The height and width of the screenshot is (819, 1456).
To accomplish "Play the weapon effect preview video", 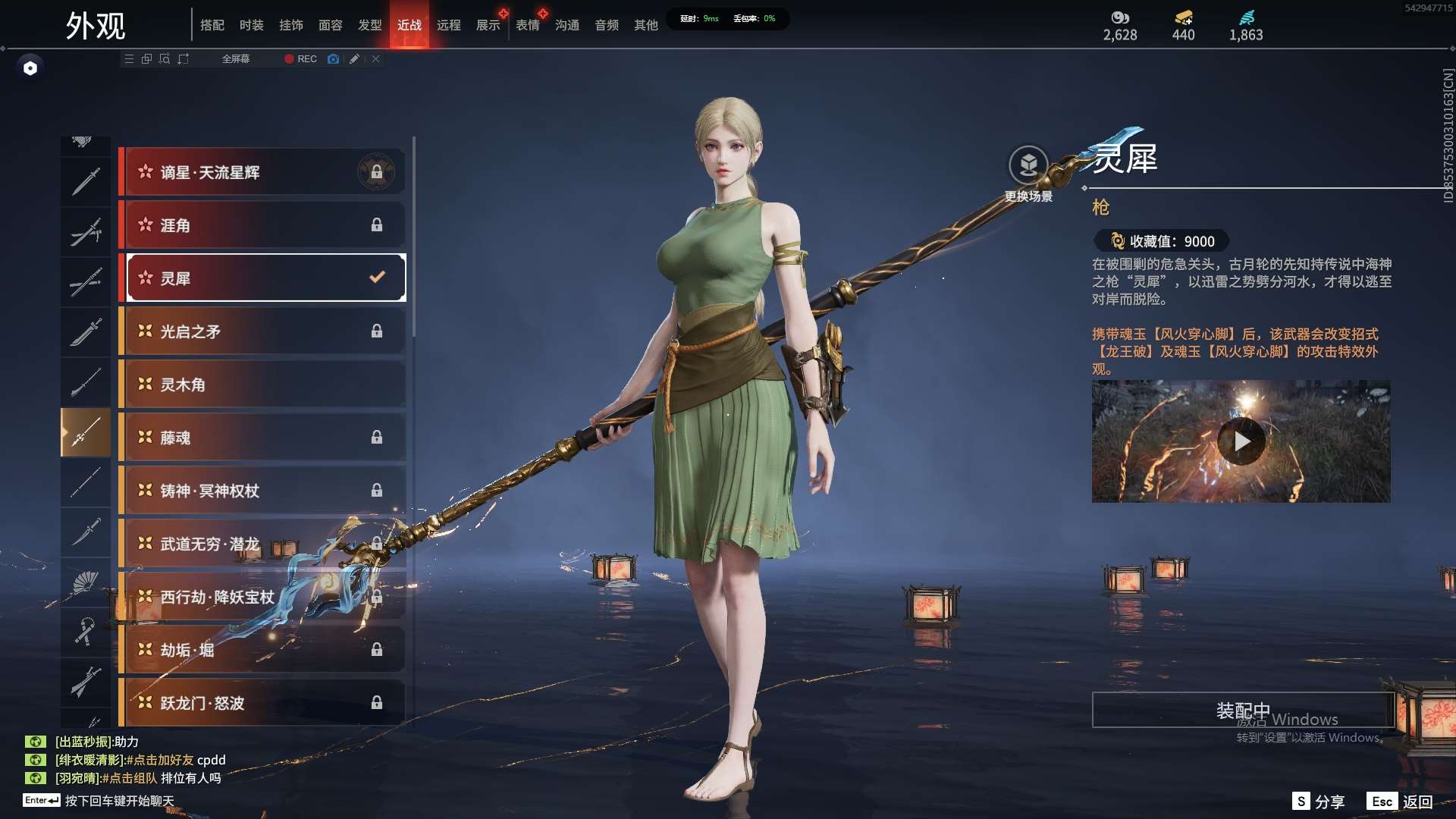I will [x=1241, y=441].
